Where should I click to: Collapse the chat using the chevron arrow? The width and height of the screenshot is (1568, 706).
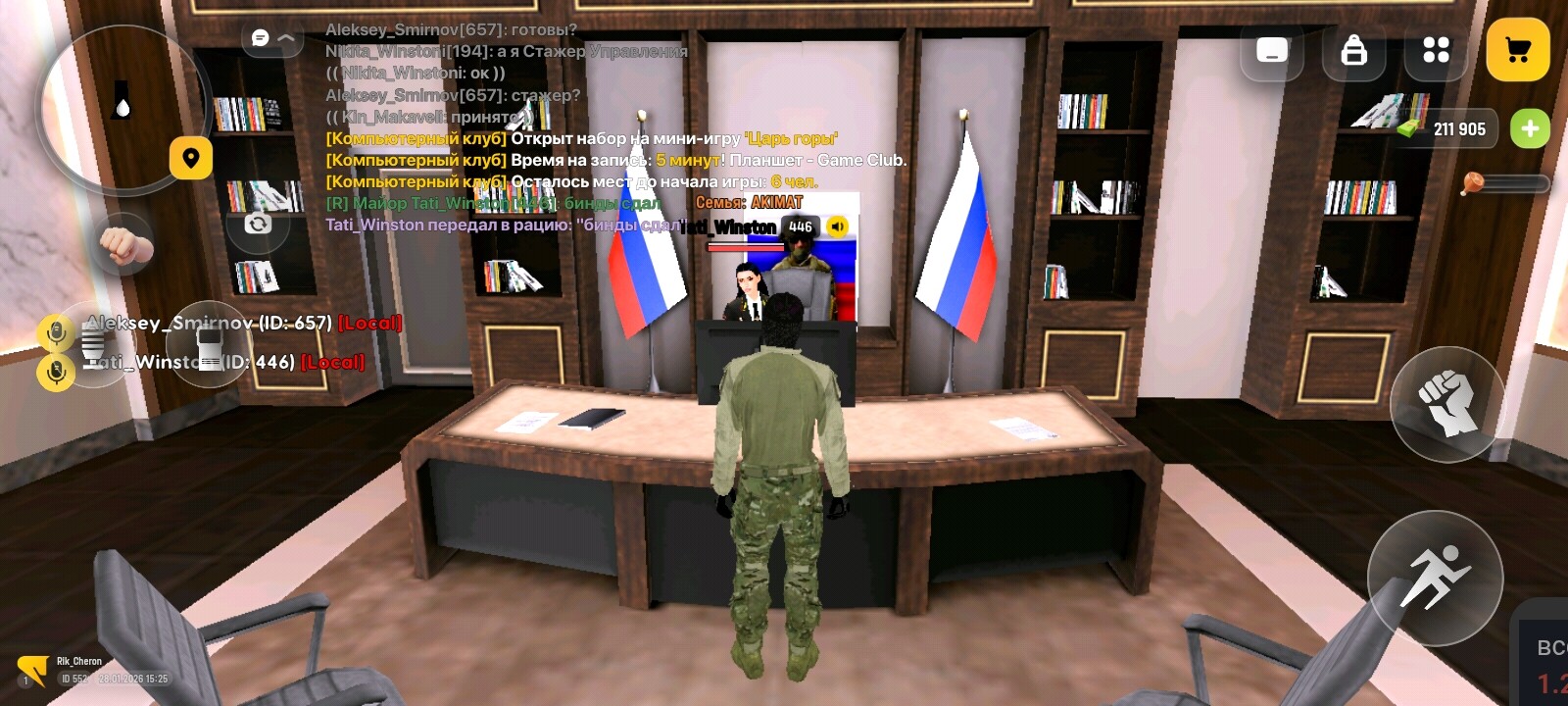[285, 39]
